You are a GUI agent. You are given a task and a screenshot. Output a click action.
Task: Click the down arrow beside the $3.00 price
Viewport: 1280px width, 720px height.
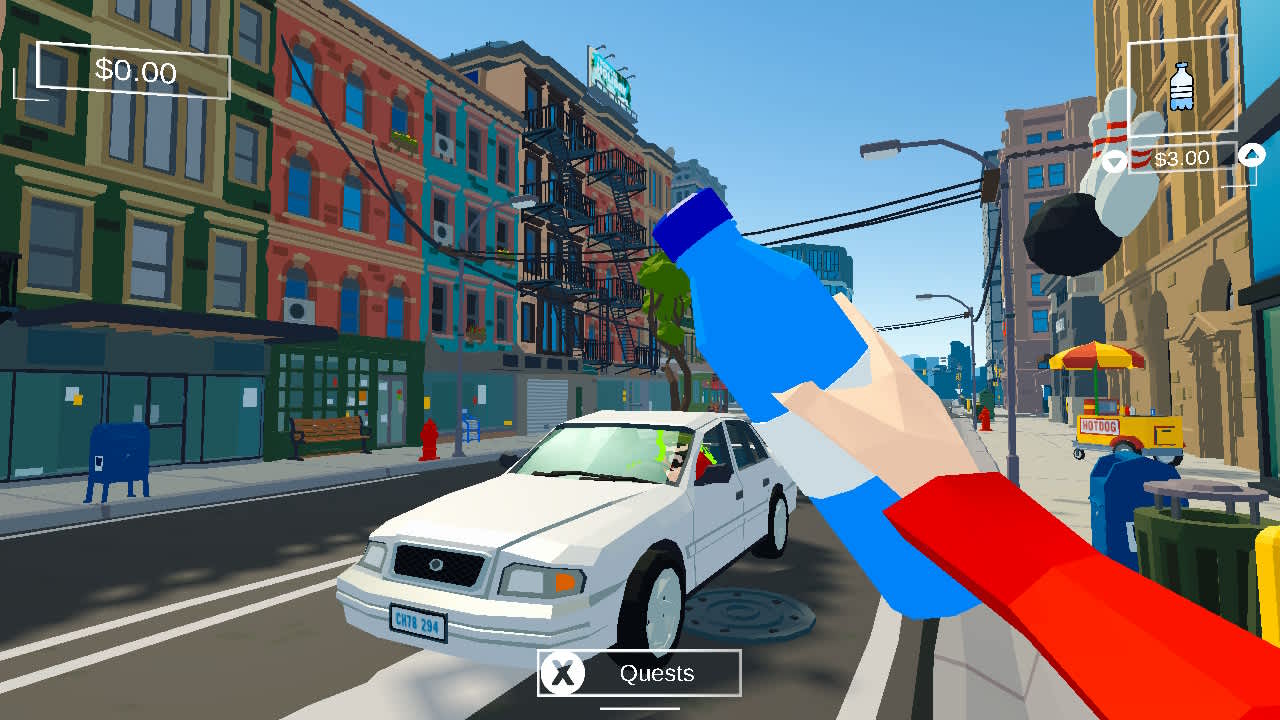pos(1113,158)
